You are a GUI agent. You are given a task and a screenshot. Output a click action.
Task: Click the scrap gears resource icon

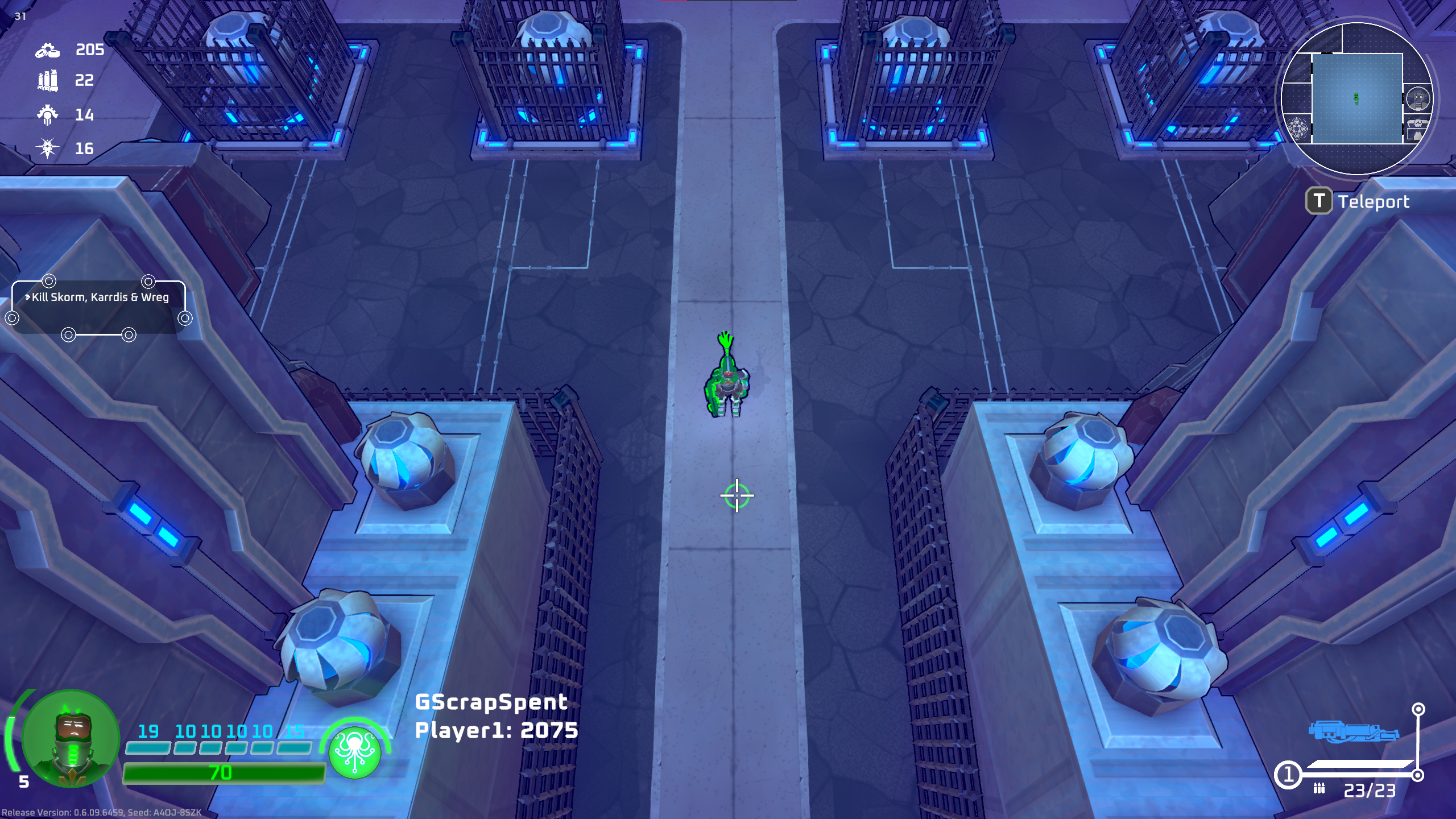click(x=47, y=50)
